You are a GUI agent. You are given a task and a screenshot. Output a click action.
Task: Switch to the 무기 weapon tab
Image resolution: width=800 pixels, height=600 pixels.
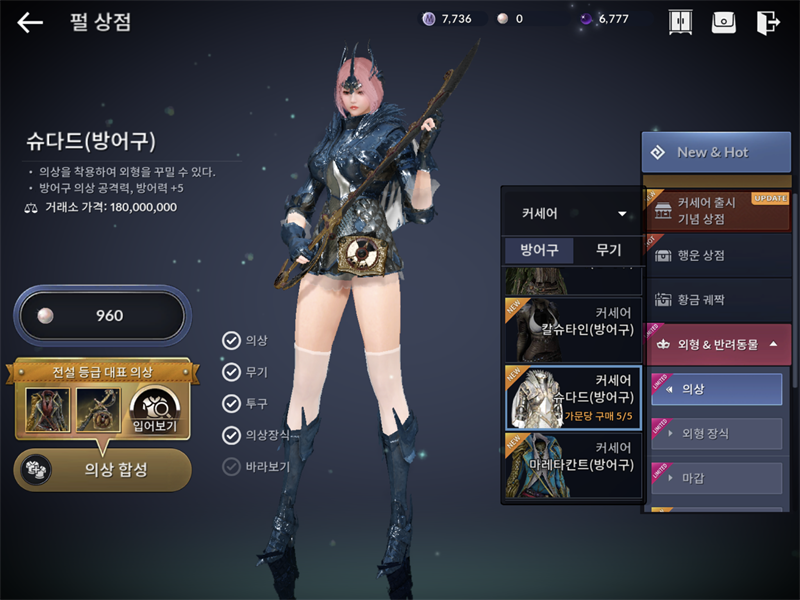click(x=608, y=250)
